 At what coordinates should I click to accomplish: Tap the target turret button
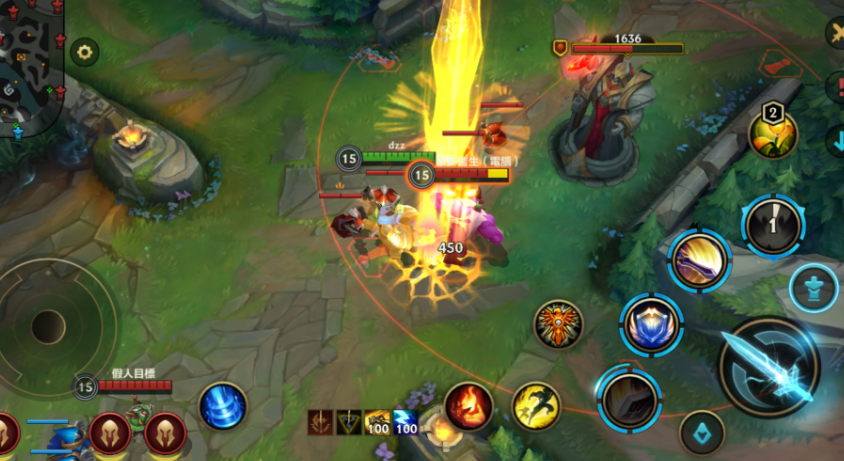point(813,289)
